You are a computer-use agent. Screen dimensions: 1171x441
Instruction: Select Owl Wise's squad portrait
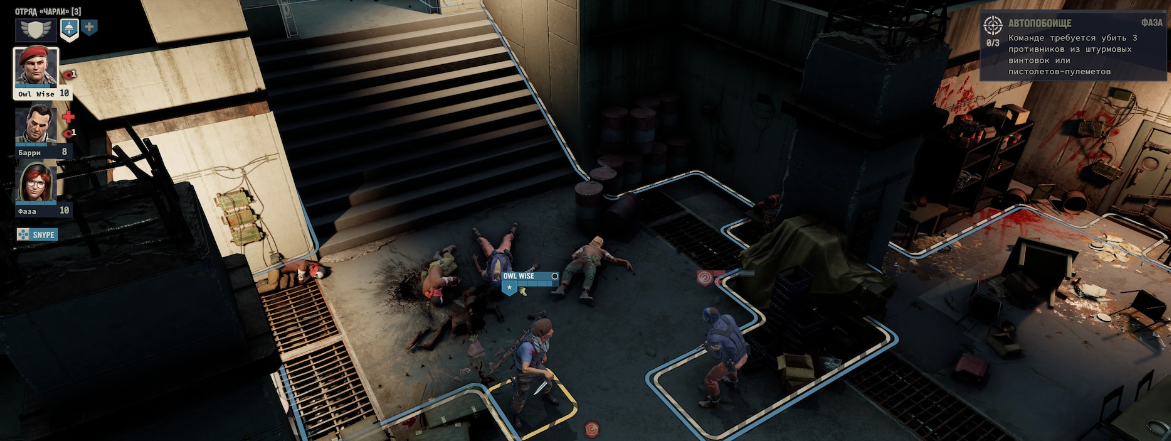pos(36,67)
